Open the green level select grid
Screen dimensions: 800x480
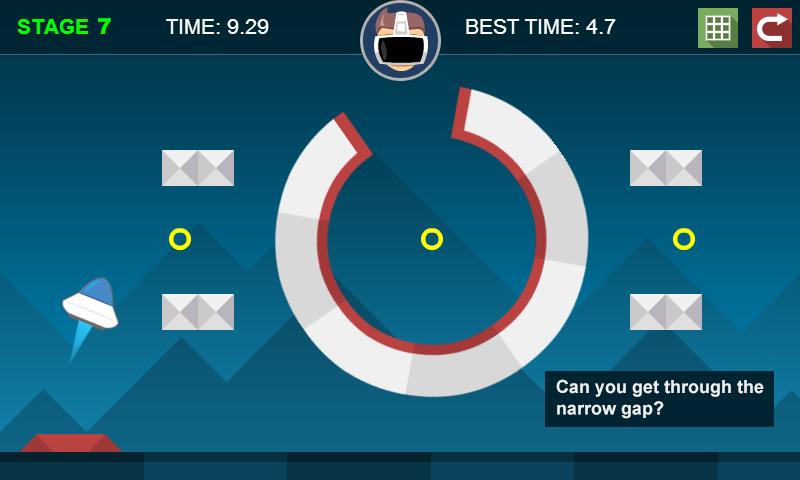tap(717, 28)
